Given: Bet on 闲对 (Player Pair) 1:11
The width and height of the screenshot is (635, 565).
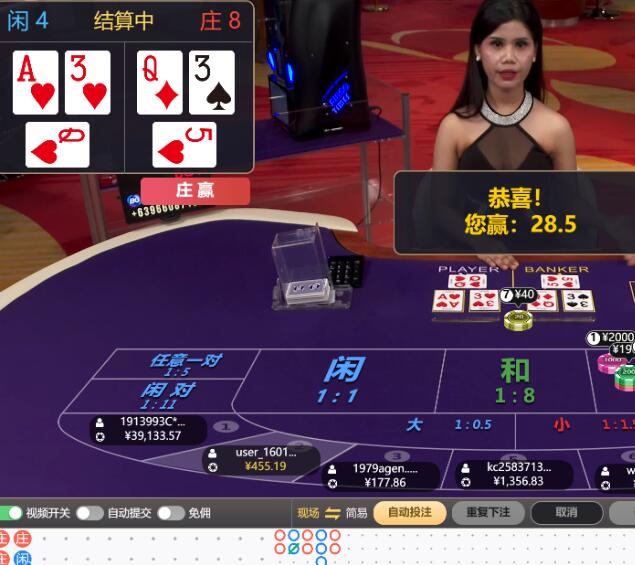Looking at the screenshot, I should (x=168, y=395).
